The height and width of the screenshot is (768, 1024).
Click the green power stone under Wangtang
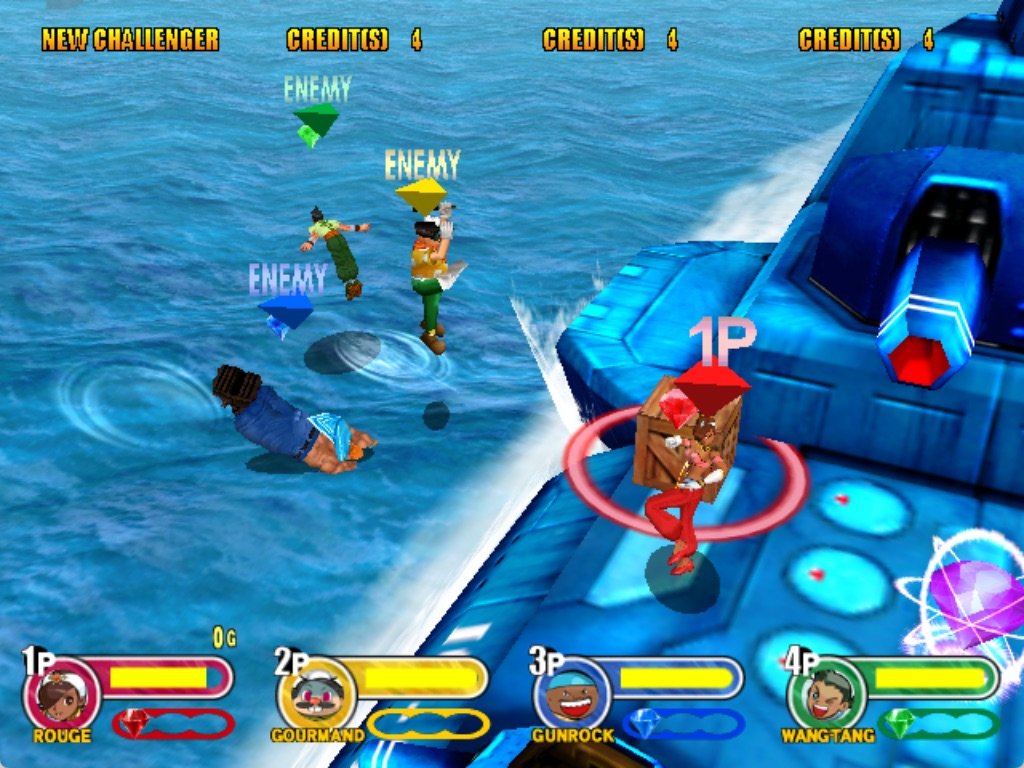(900, 722)
